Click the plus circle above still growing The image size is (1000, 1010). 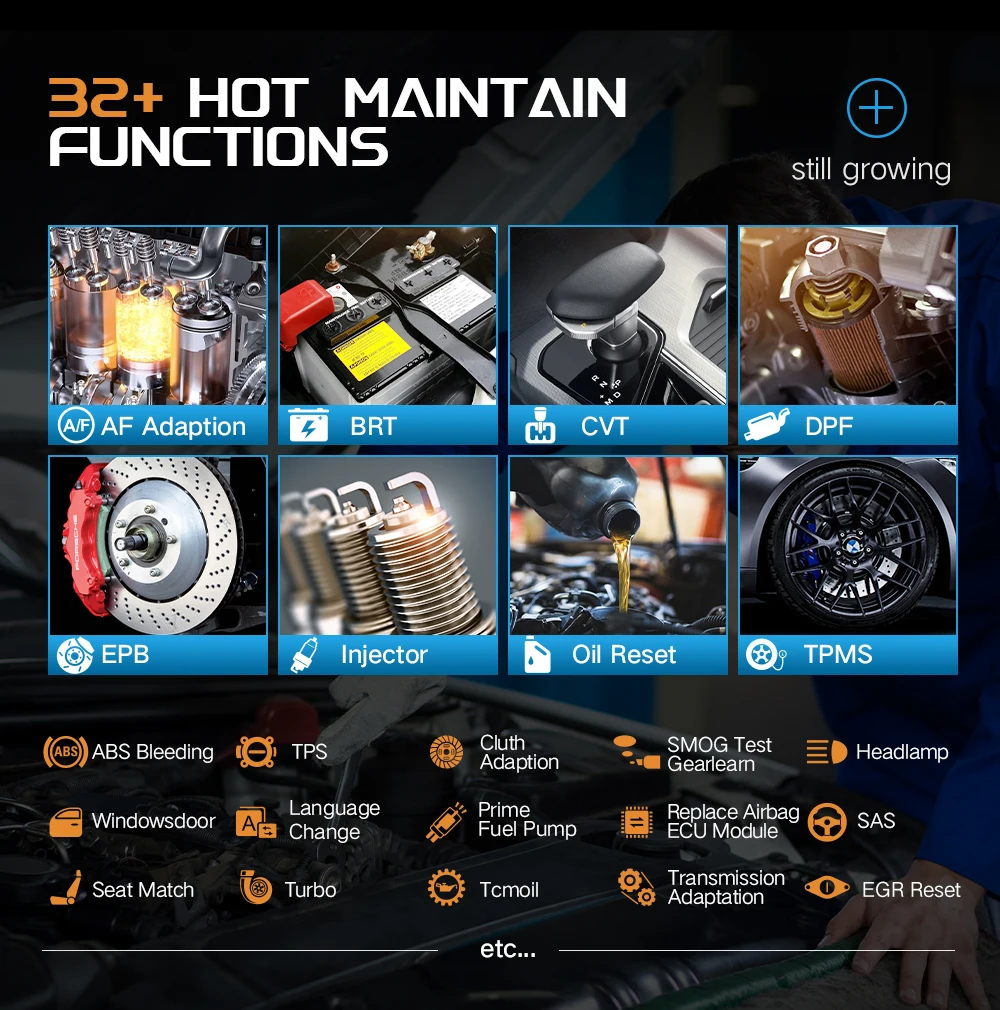876,108
